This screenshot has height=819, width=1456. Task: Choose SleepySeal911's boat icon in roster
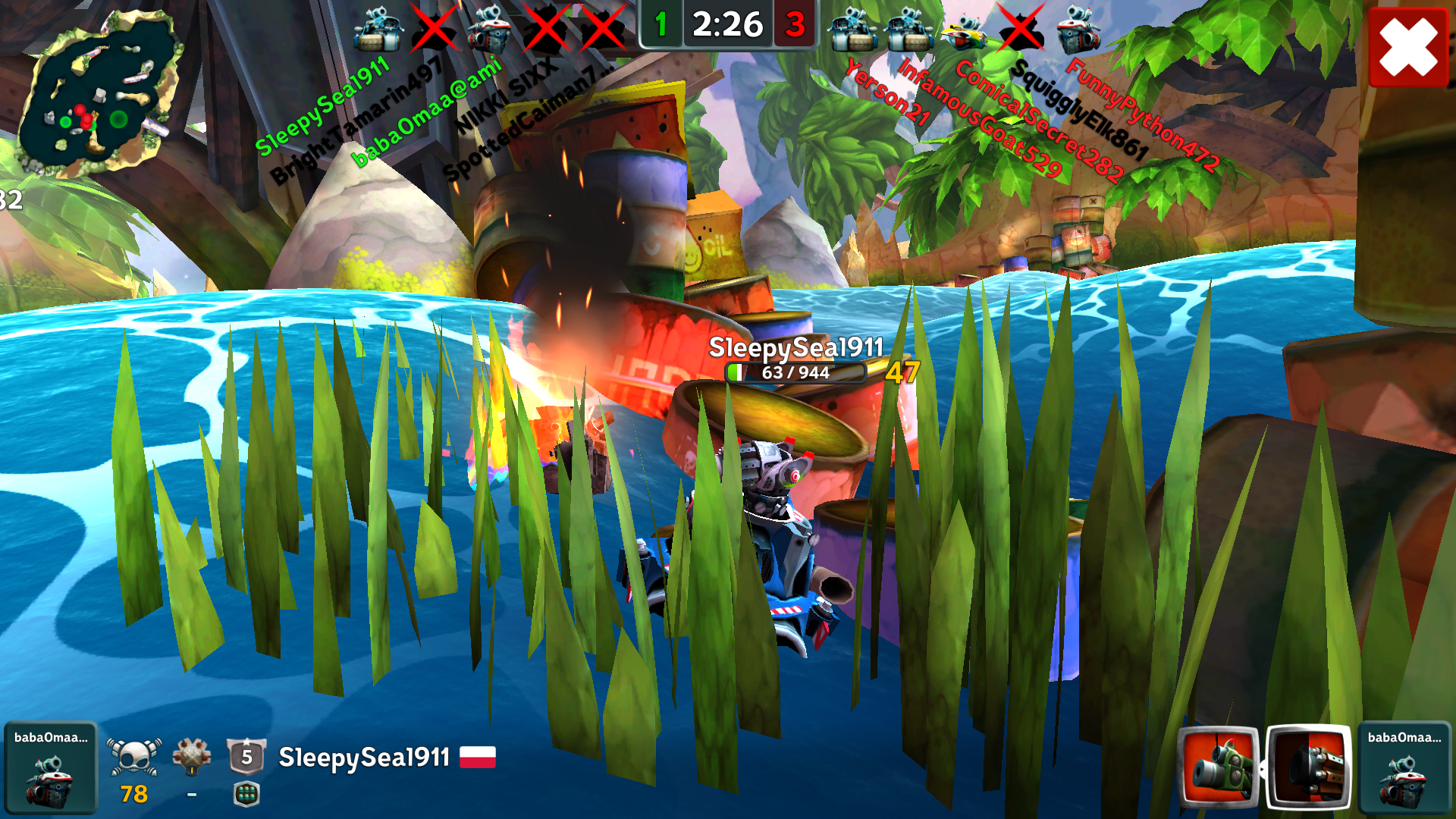377,30
